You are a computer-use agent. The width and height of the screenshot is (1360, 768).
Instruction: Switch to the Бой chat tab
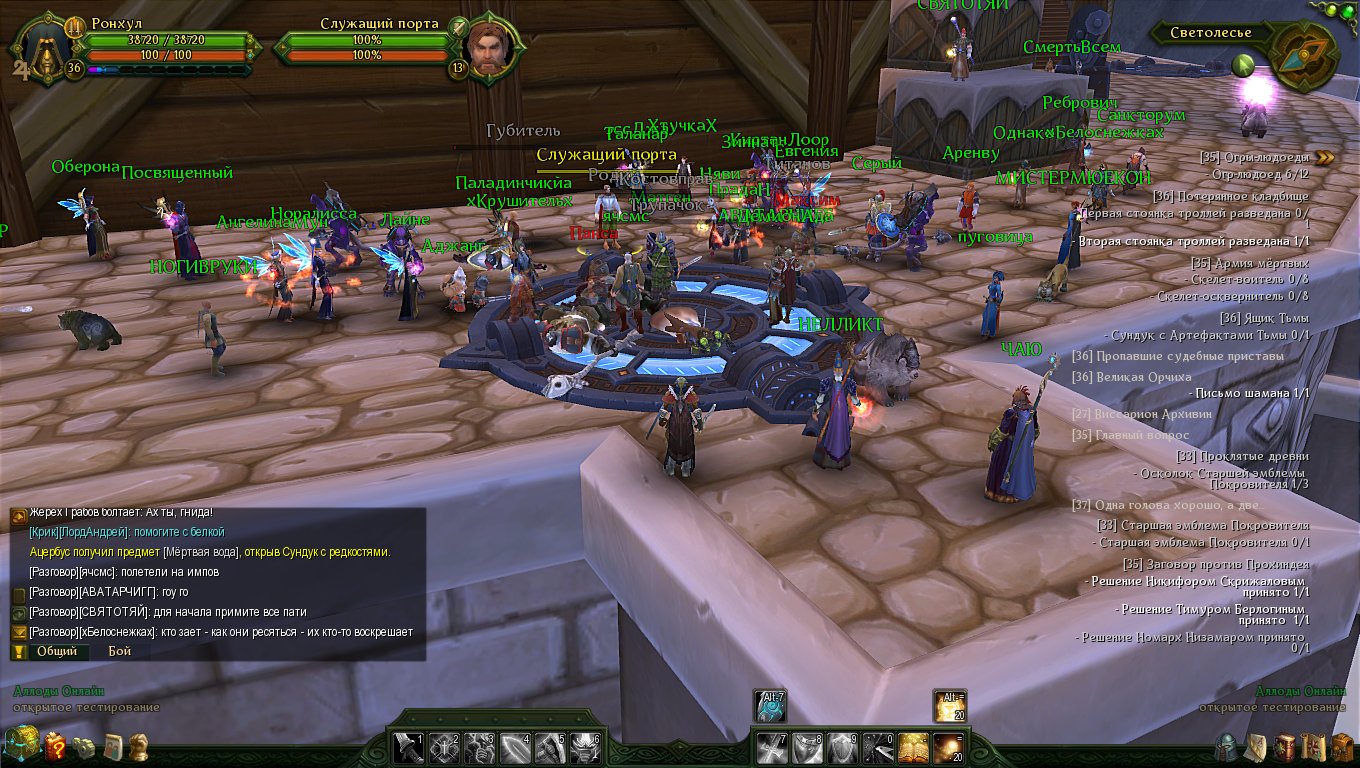point(120,651)
